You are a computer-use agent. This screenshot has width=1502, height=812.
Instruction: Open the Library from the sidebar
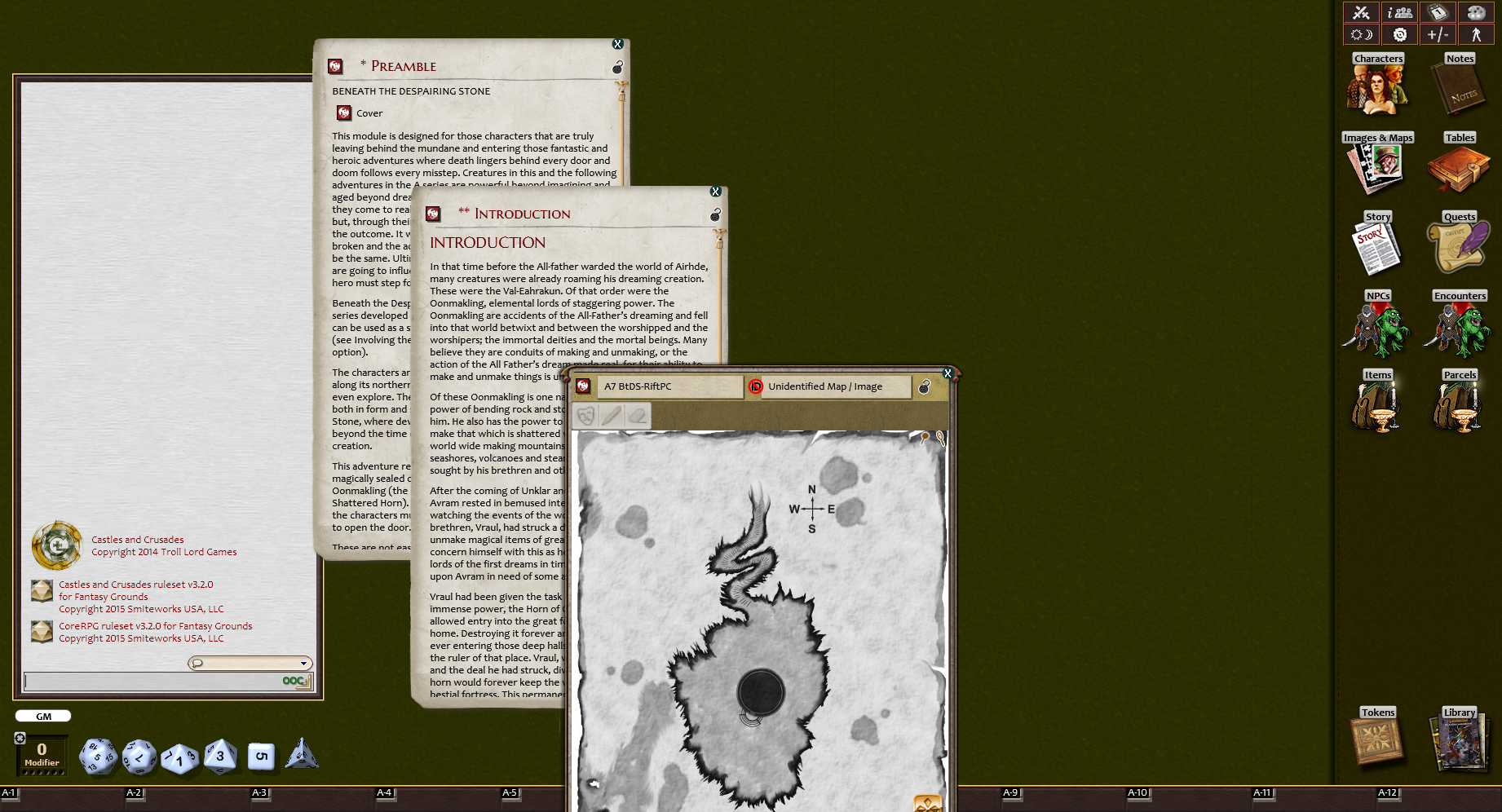[1459, 742]
